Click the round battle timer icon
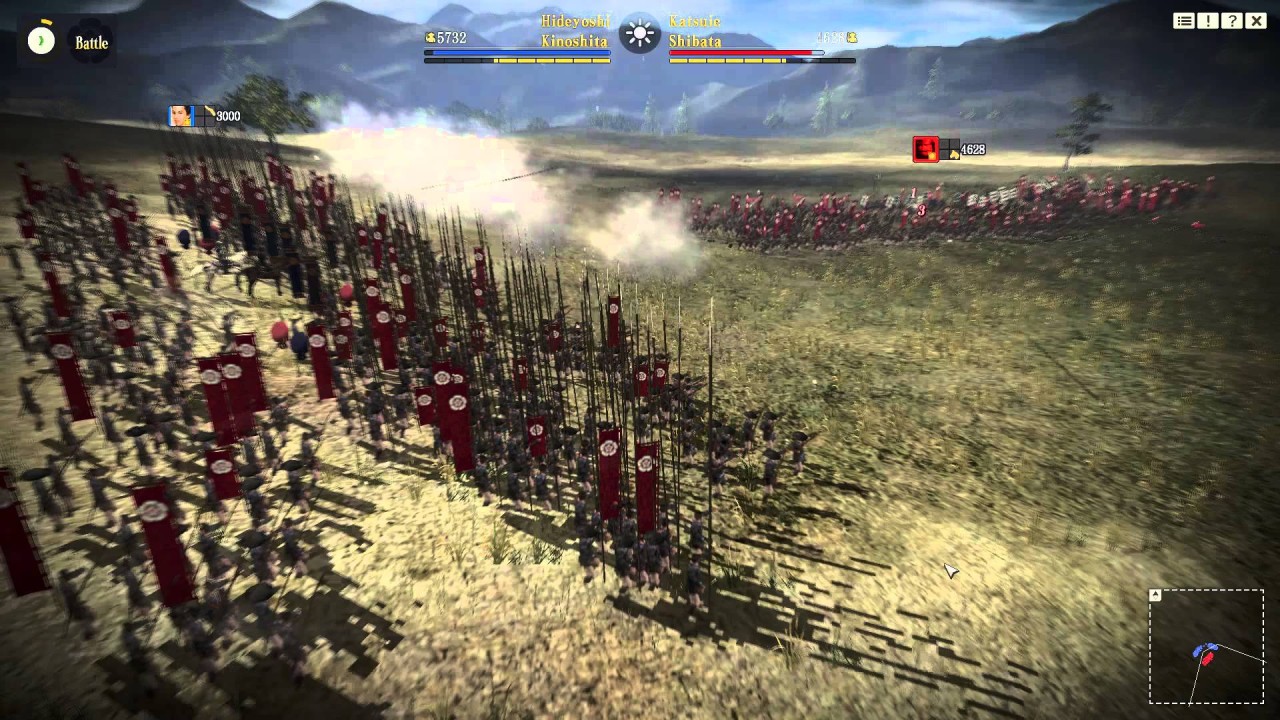Screen dimensions: 1280x720 [x=41, y=40]
